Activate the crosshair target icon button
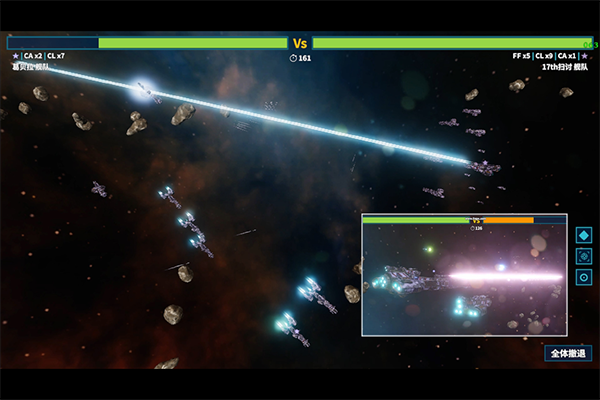 click(x=584, y=256)
